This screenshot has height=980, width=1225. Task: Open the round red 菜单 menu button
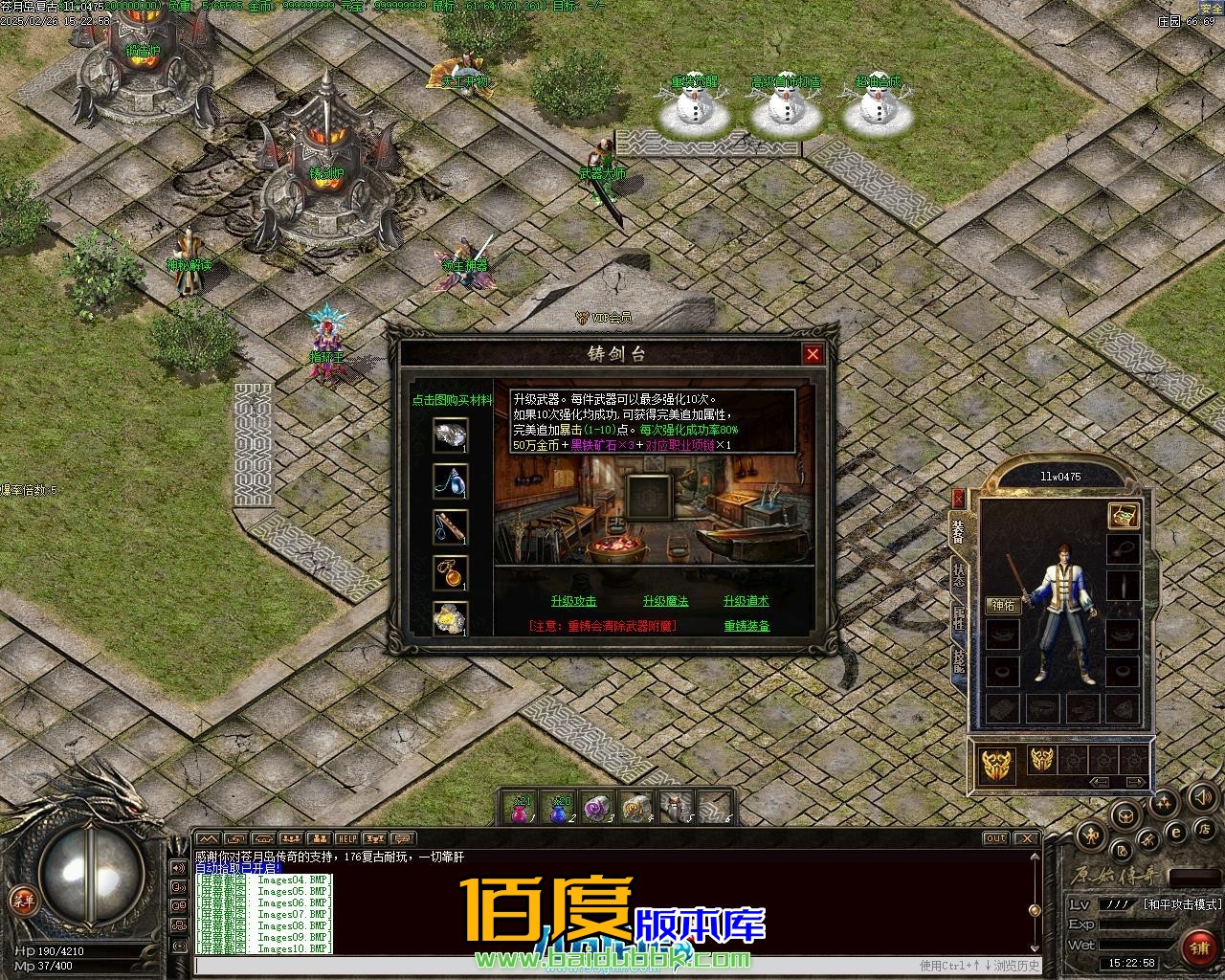tap(23, 900)
